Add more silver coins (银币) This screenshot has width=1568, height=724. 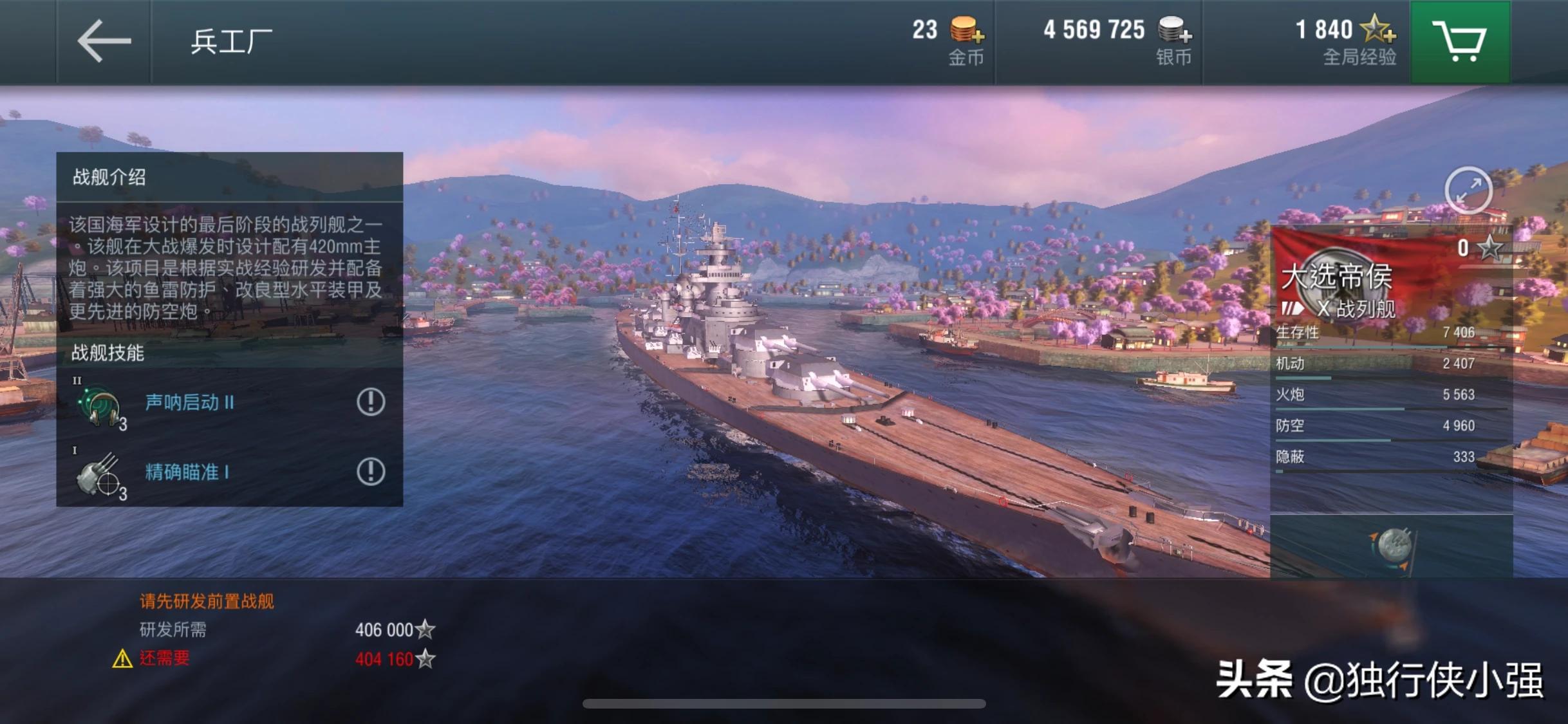[1175, 30]
